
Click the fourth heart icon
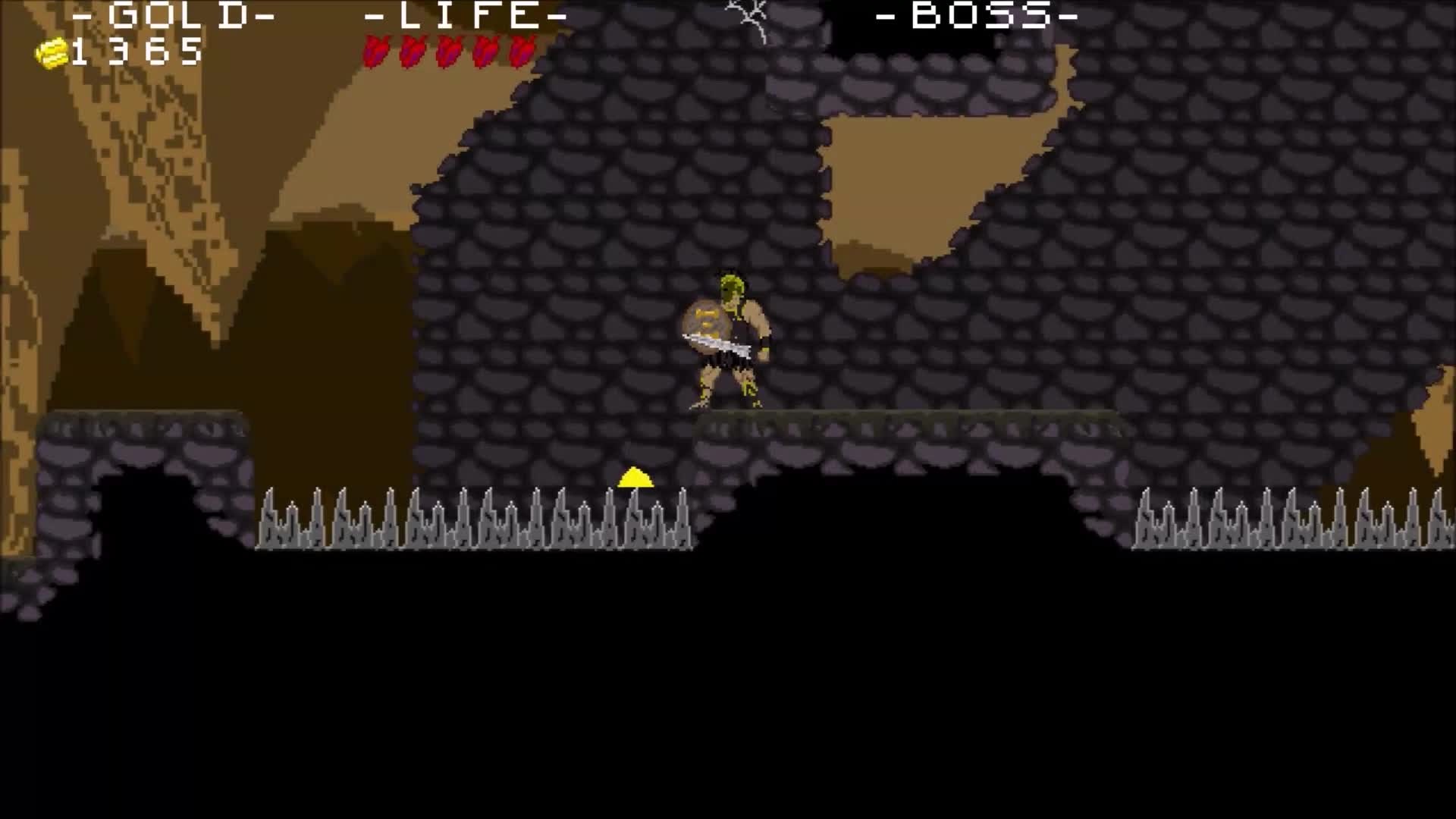485,52
